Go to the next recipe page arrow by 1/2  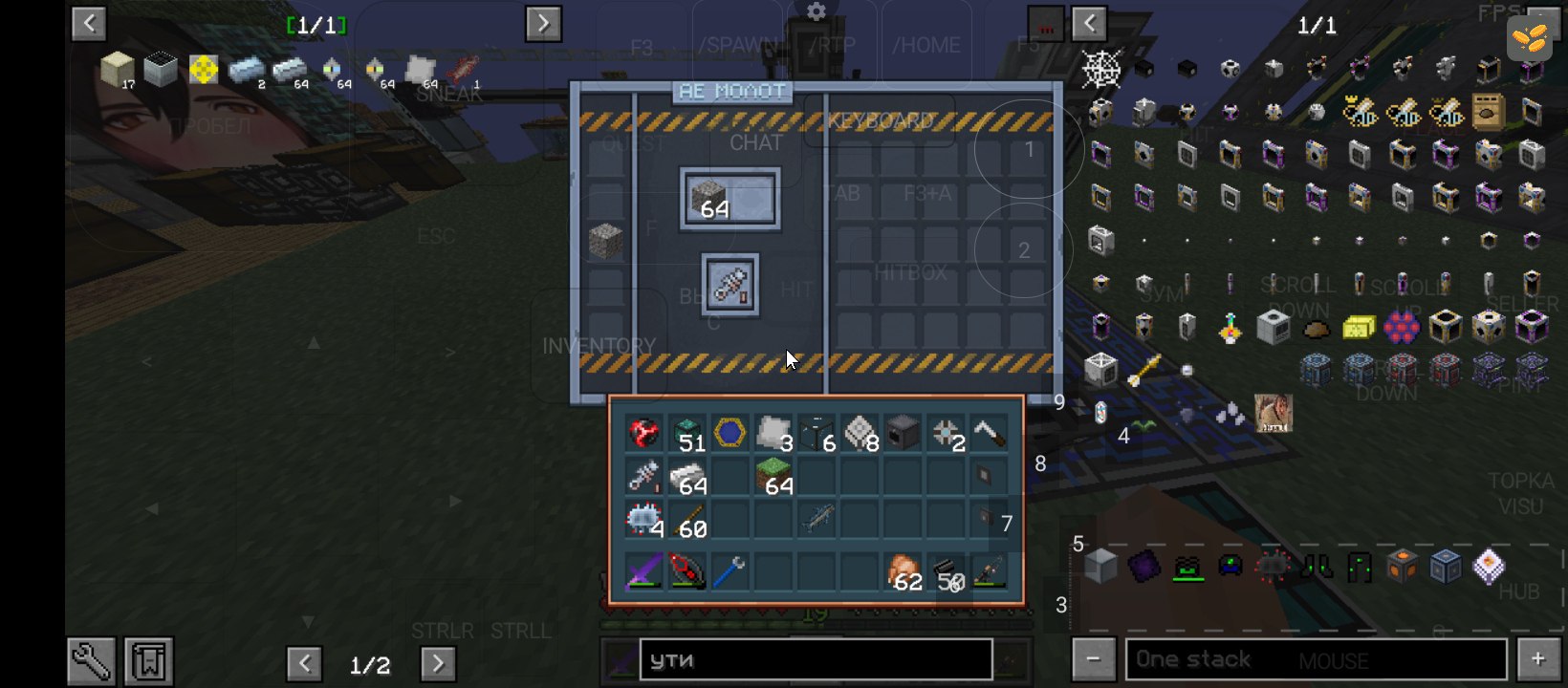pyautogui.click(x=437, y=663)
